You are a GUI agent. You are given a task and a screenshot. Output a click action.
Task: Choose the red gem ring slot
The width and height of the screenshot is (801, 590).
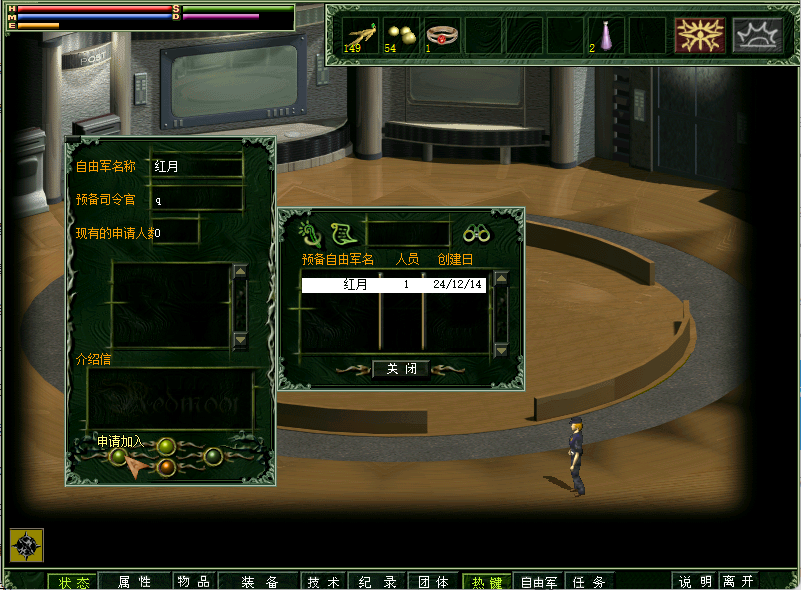point(441,35)
